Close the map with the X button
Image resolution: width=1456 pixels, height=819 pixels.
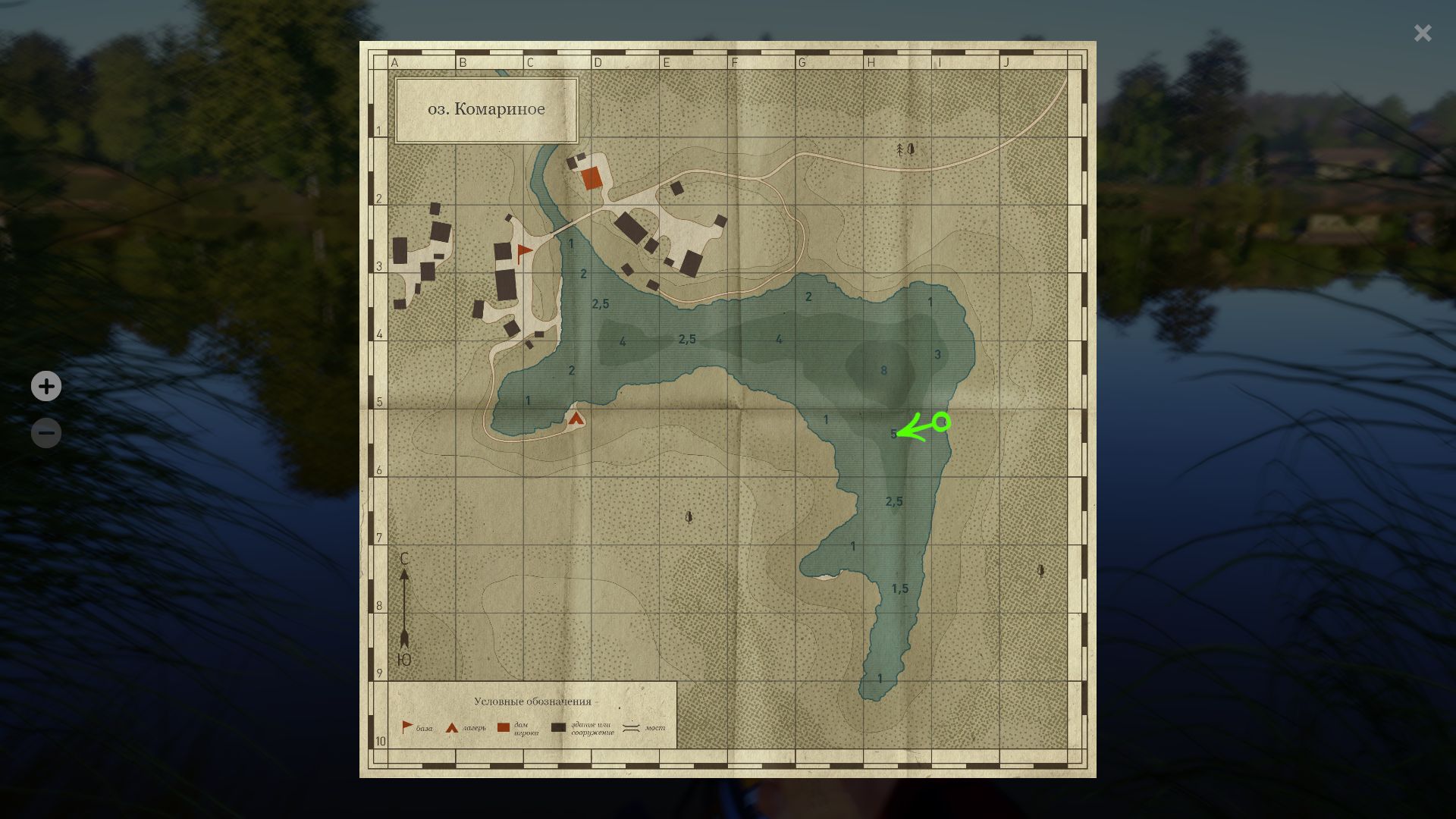[x=1423, y=33]
